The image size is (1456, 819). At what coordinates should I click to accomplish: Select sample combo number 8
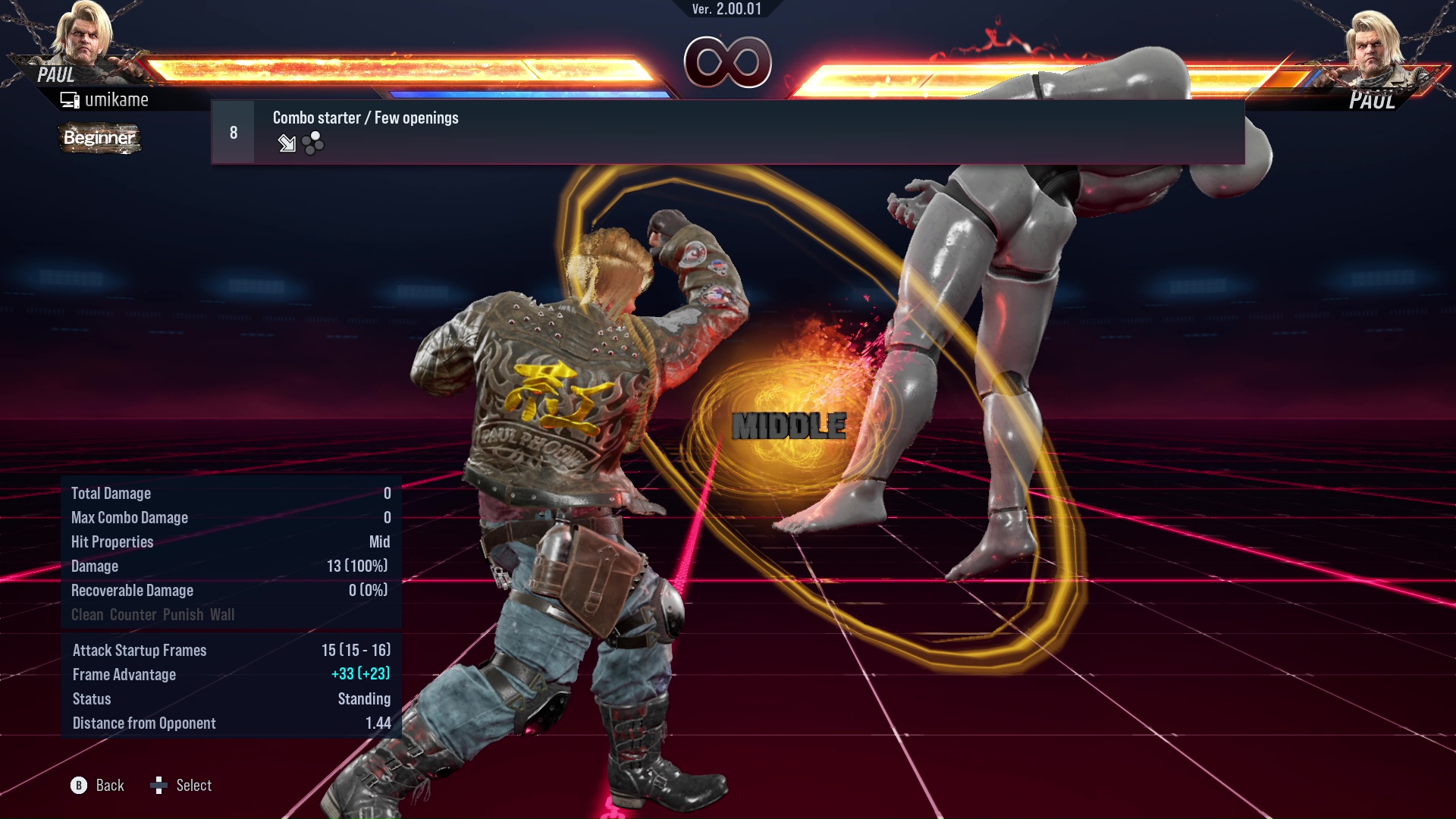pos(232,131)
